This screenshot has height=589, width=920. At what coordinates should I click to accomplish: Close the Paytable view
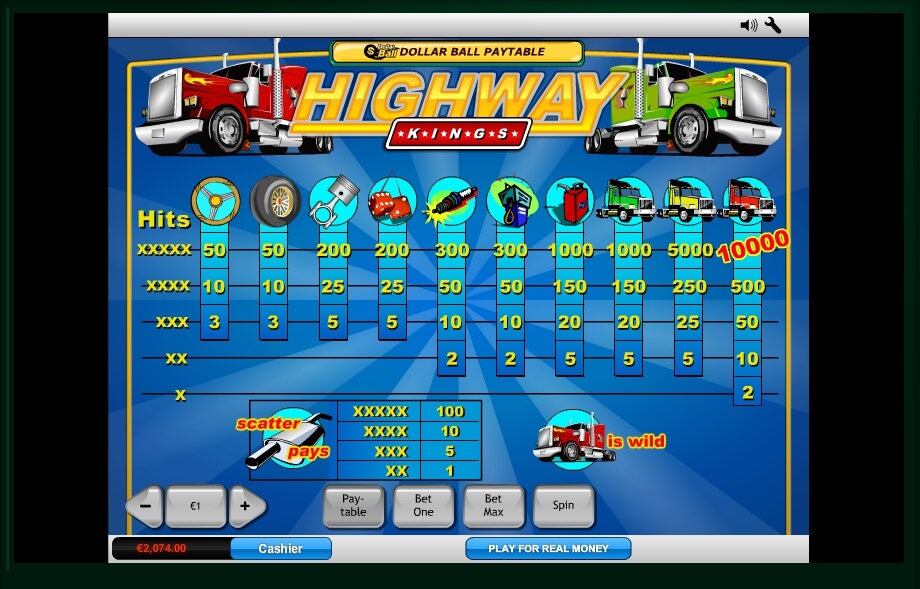[353, 505]
